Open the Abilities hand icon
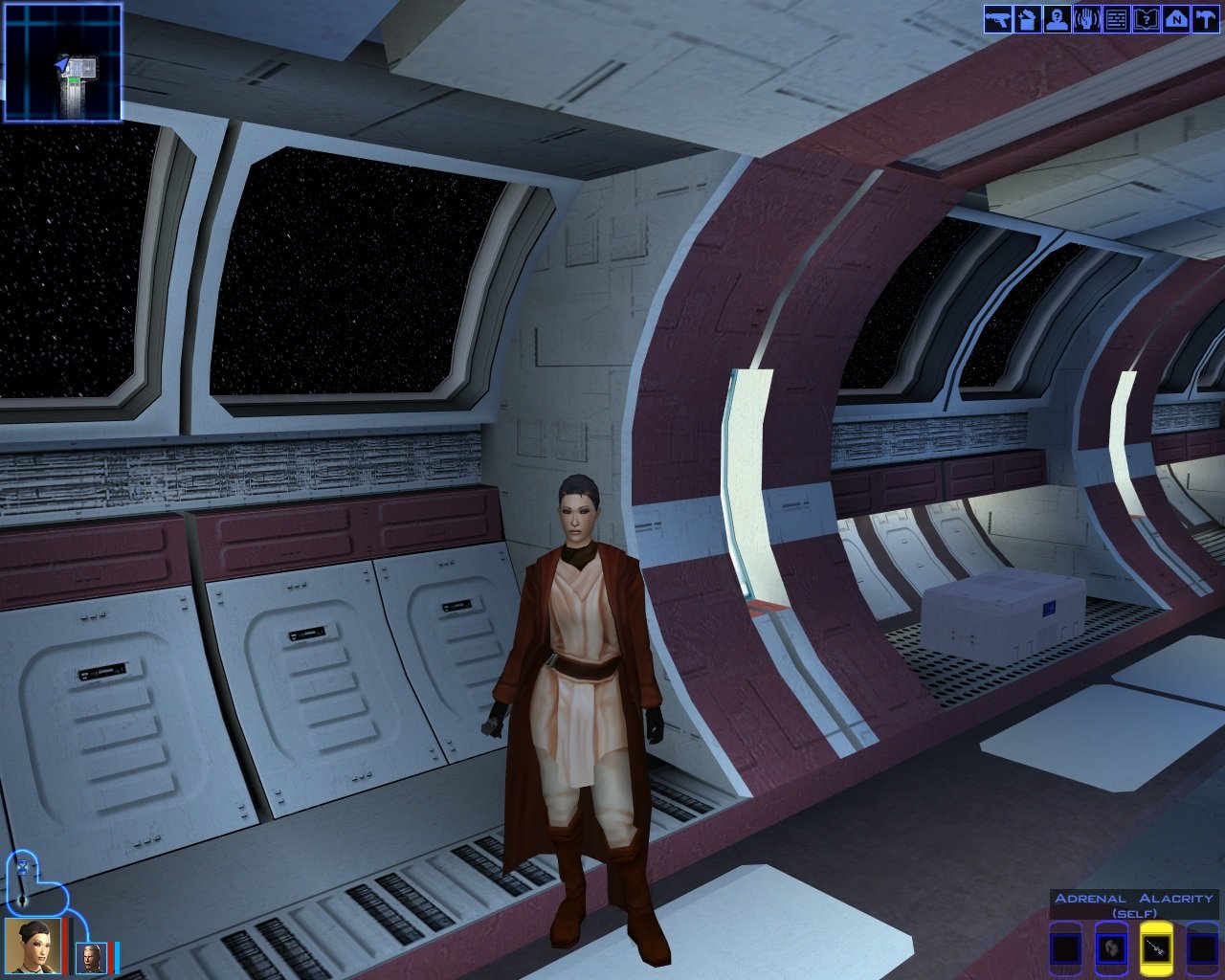 [x=1086, y=19]
